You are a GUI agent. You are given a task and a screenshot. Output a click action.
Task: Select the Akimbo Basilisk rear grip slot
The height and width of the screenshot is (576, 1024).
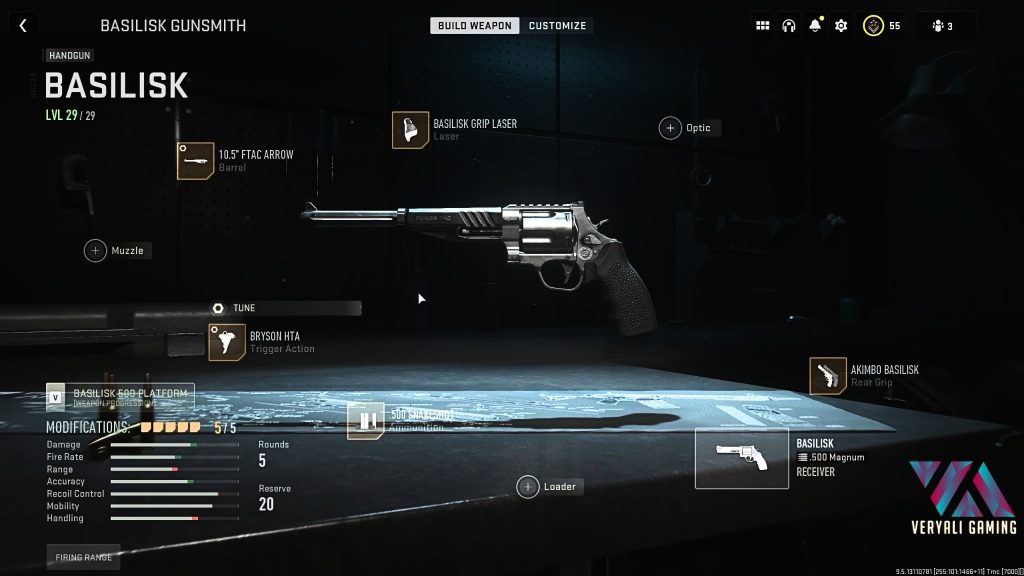828,376
